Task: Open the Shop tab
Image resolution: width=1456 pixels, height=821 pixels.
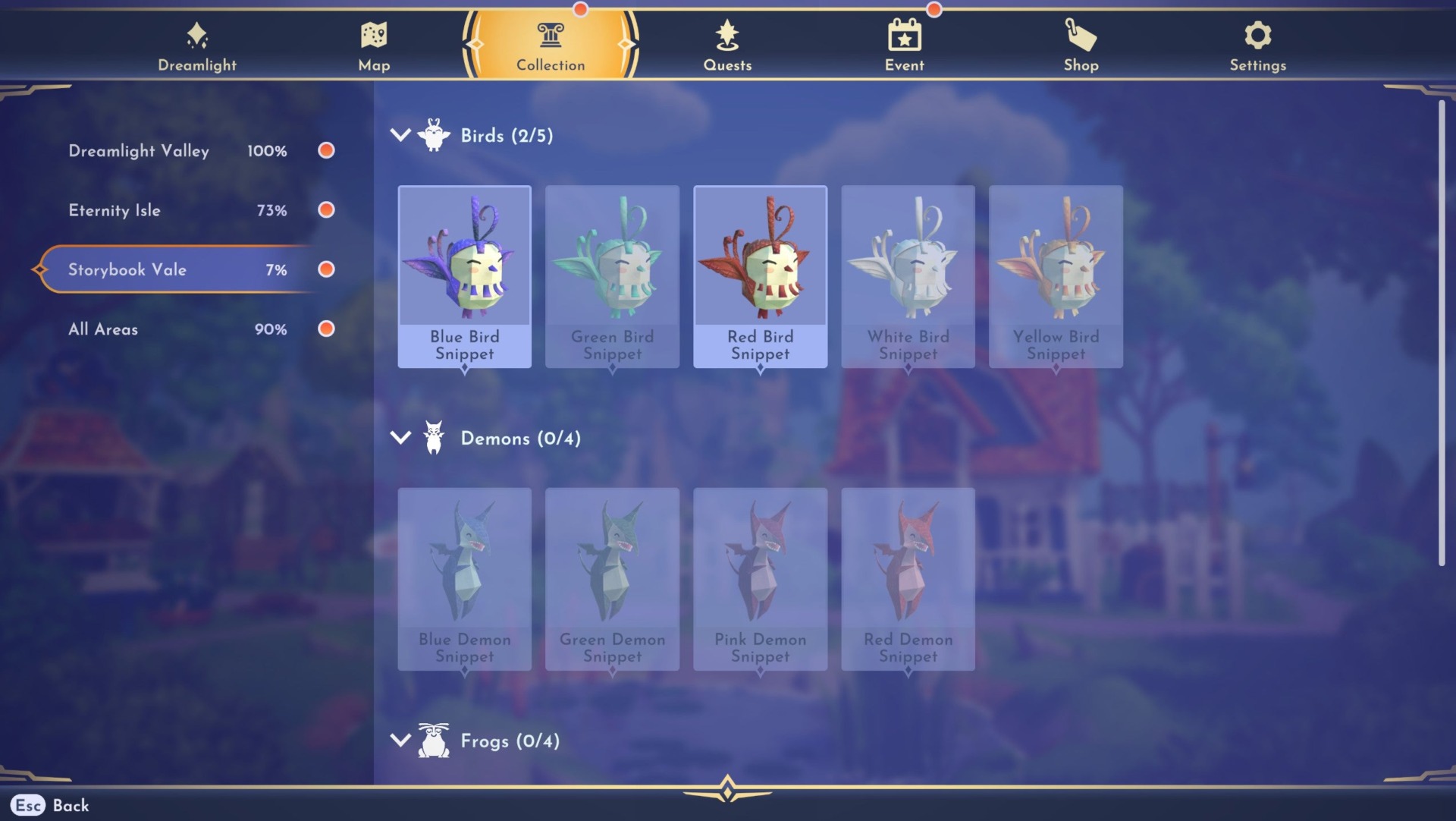Action: point(1081,33)
